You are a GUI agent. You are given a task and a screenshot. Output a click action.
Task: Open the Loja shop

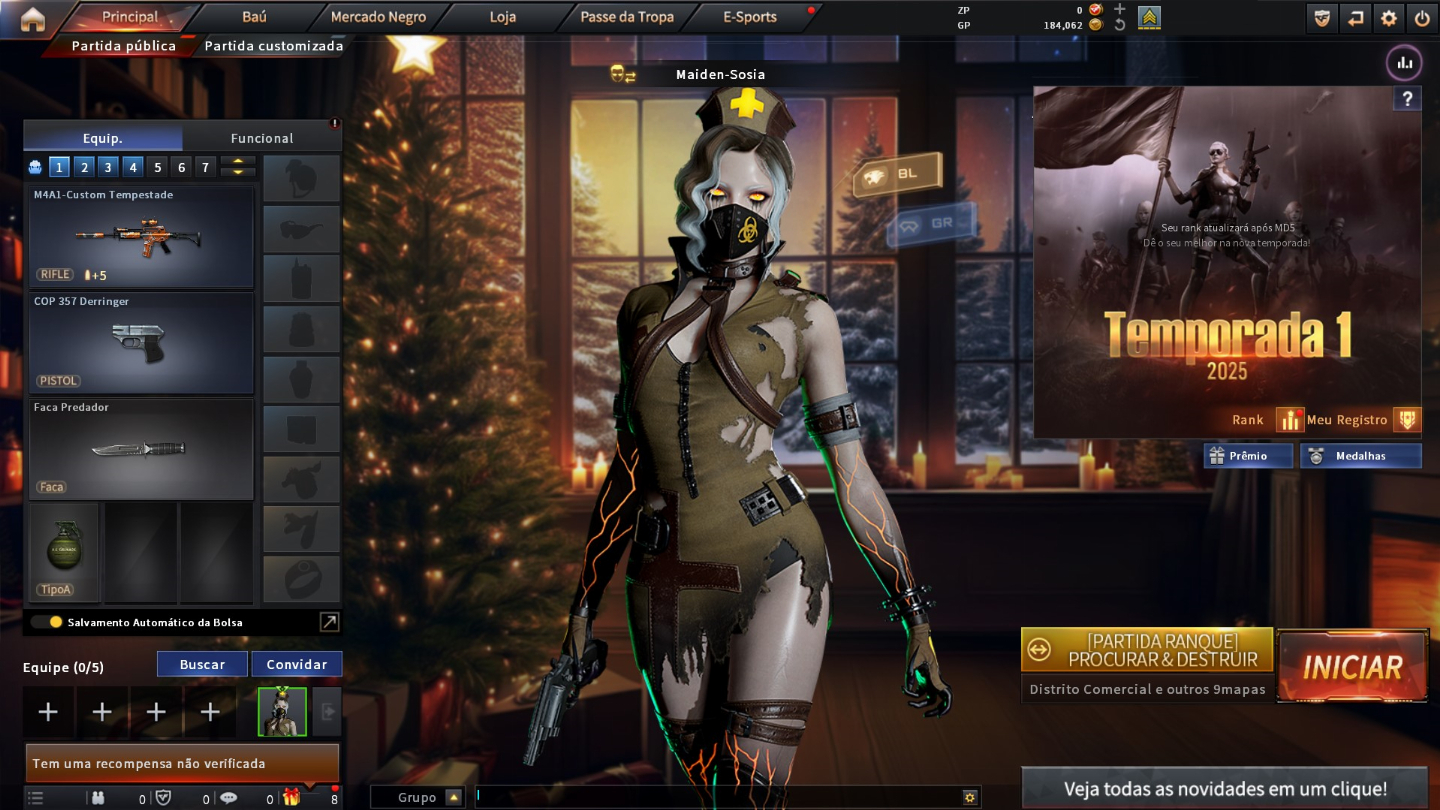503,17
